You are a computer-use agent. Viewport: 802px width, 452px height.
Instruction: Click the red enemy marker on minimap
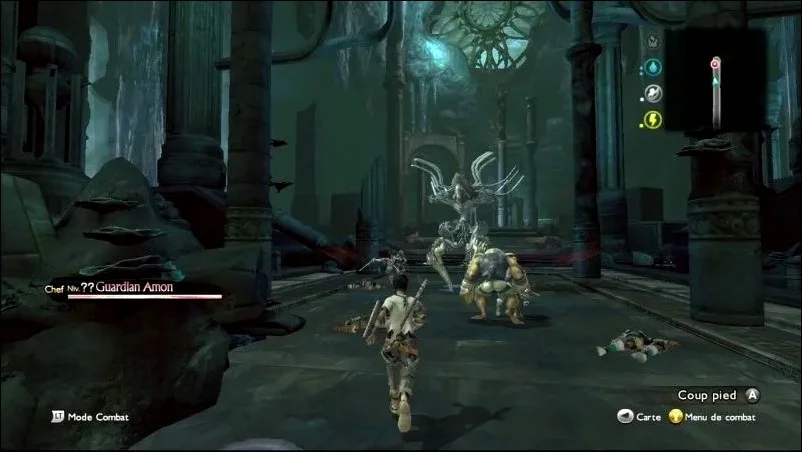[x=715, y=63]
